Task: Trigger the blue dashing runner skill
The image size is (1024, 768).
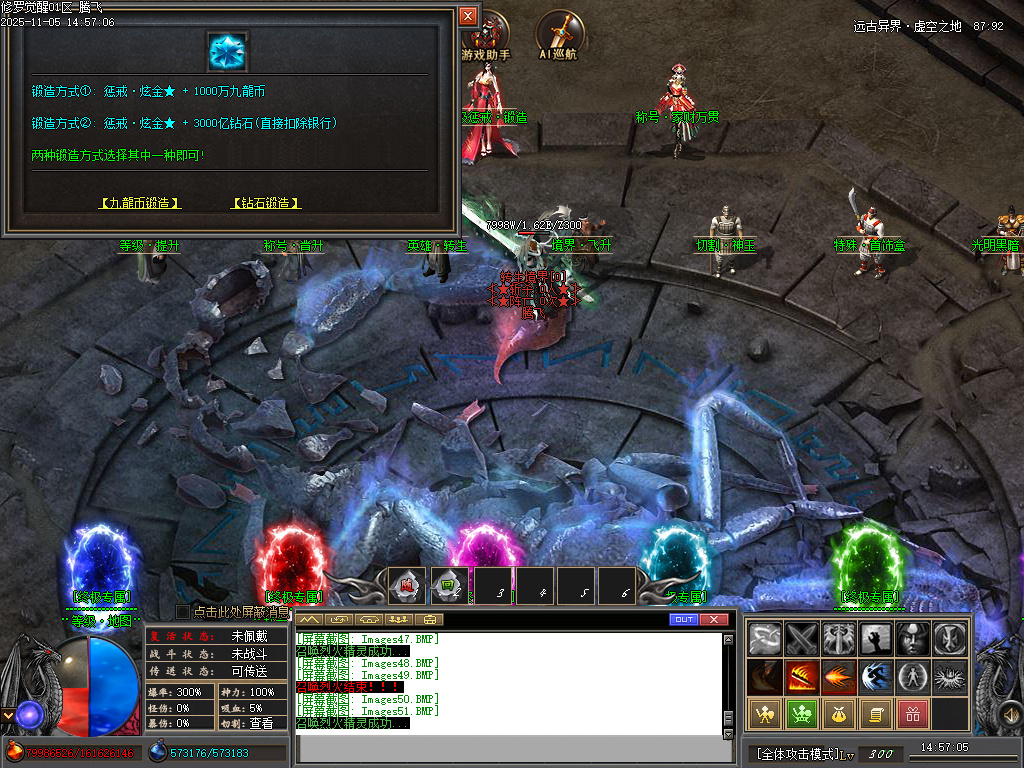Action: click(875, 677)
